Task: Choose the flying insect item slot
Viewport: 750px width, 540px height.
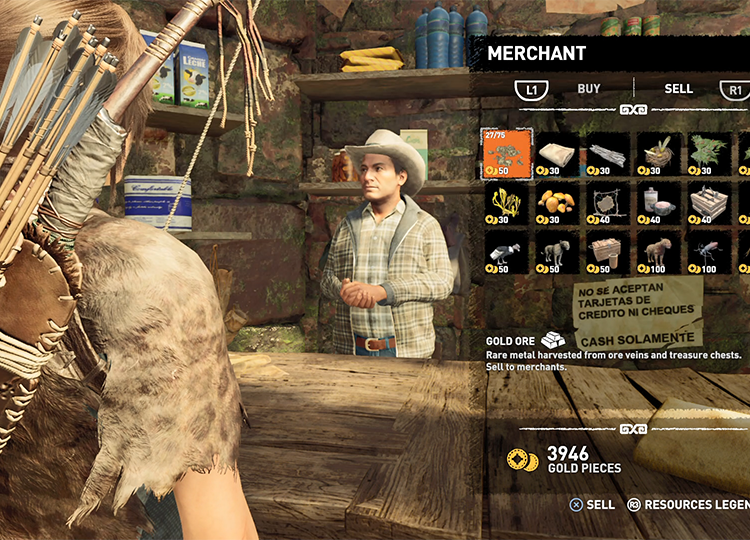Action: (710, 253)
